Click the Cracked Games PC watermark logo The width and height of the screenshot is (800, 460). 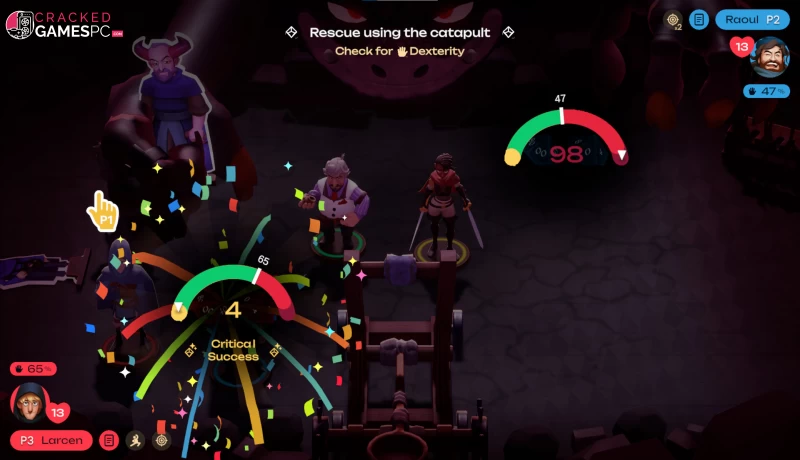65,25
